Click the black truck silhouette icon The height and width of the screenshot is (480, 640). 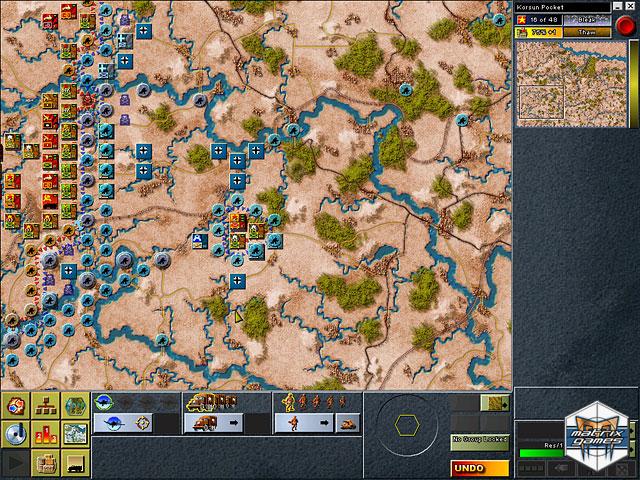(x=75, y=462)
